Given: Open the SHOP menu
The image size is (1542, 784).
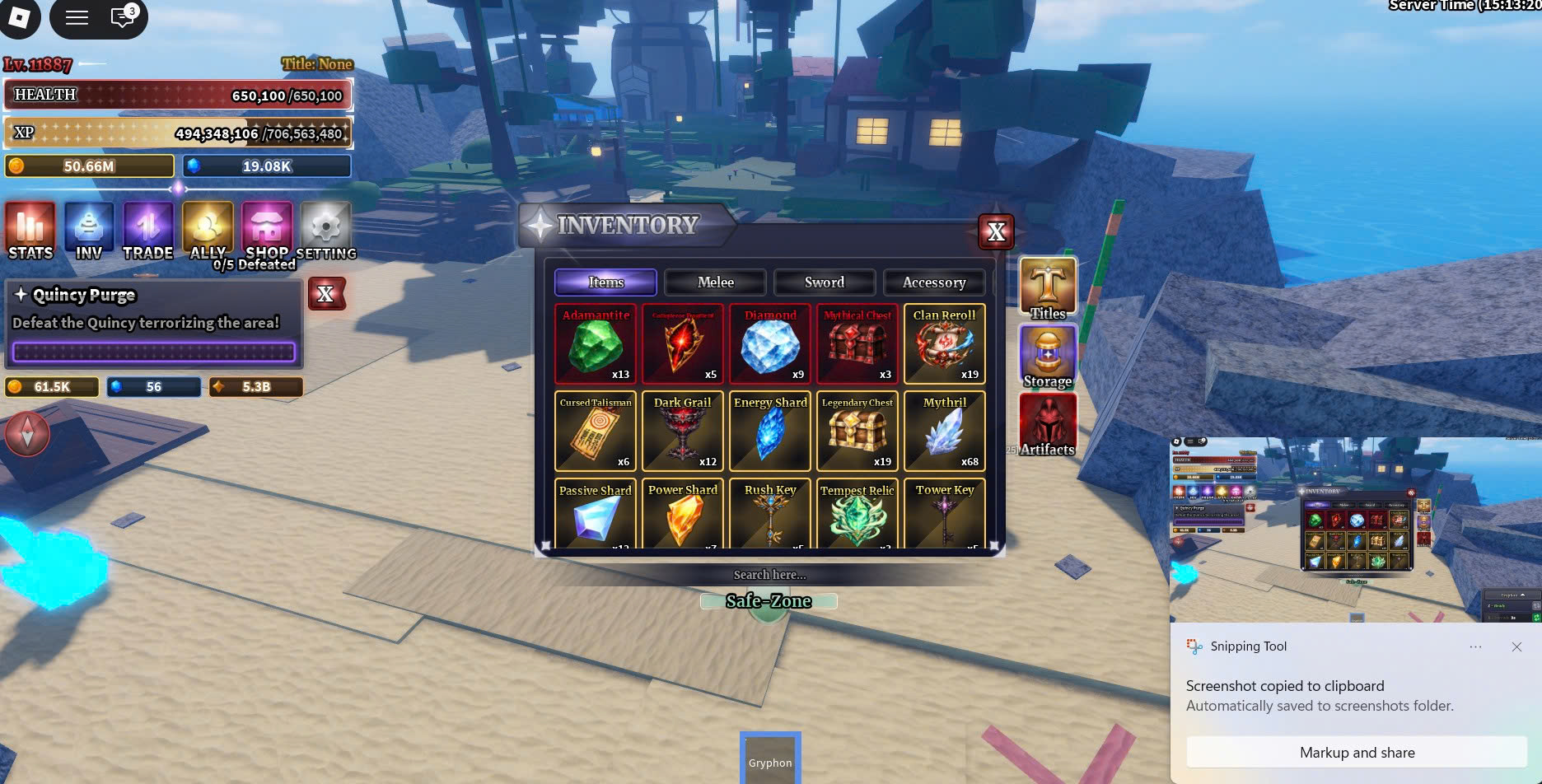Looking at the screenshot, I should pos(267,231).
